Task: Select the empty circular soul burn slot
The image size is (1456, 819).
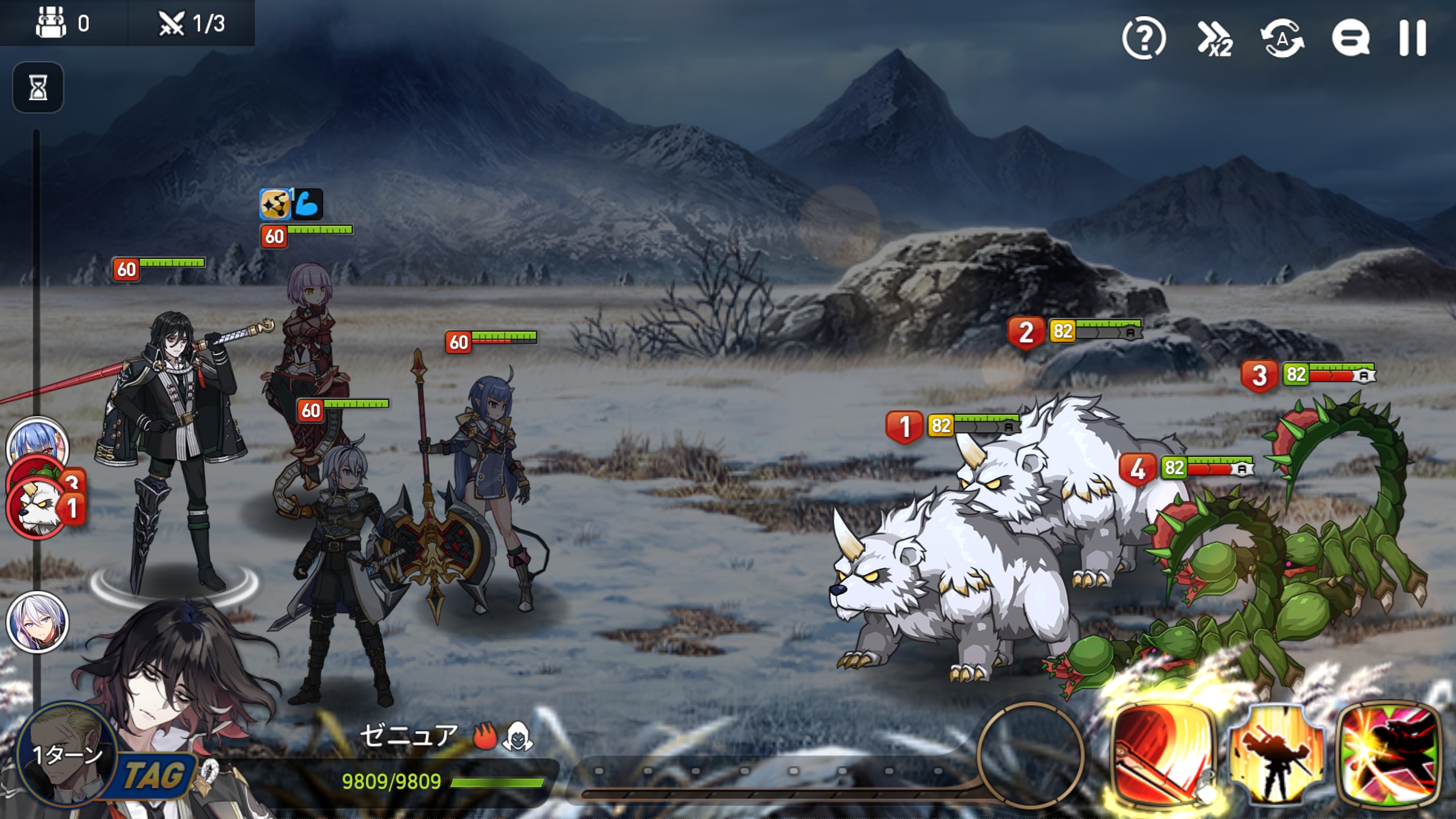Action: click(1030, 755)
